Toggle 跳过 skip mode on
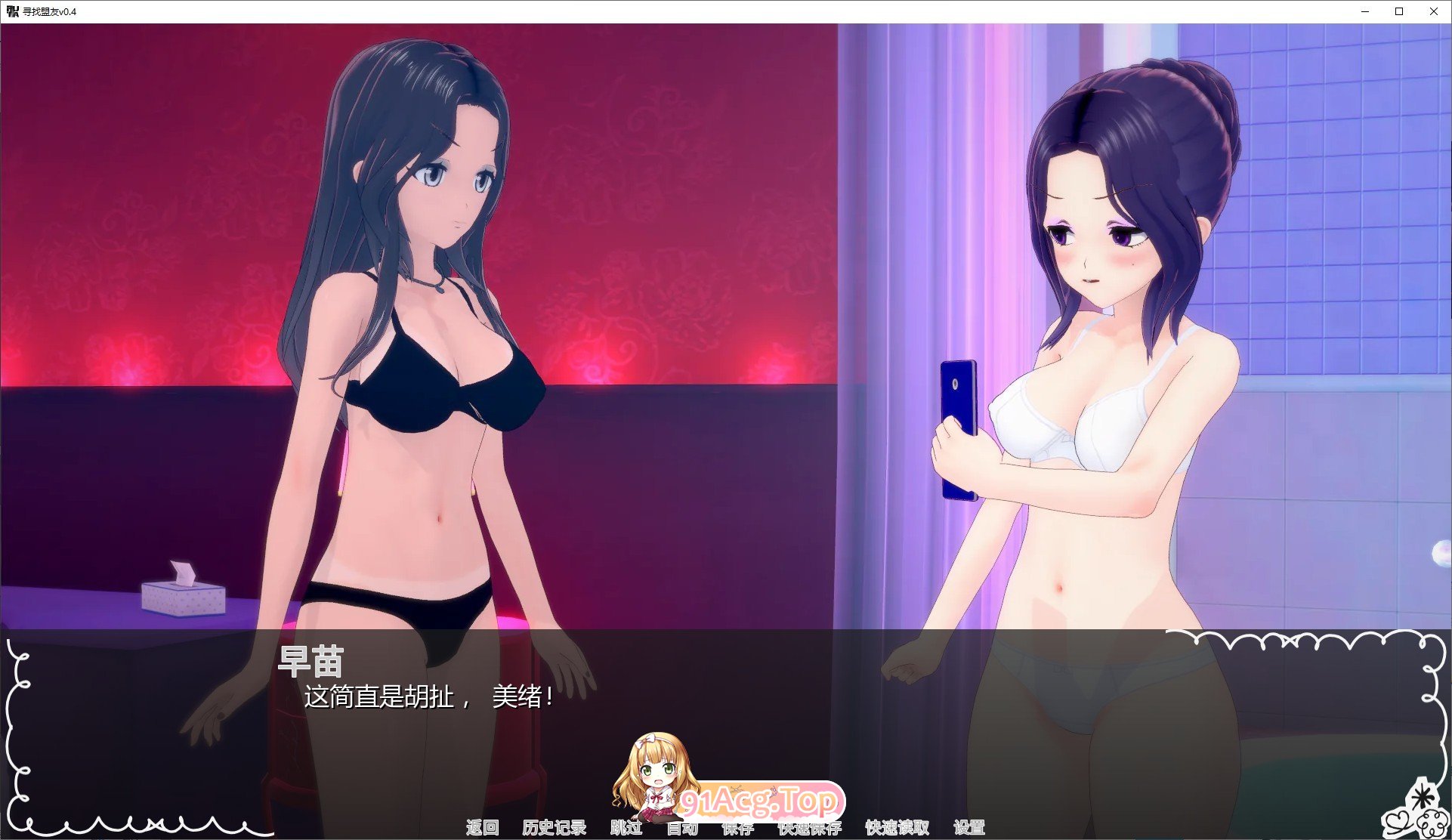 coord(626,827)
